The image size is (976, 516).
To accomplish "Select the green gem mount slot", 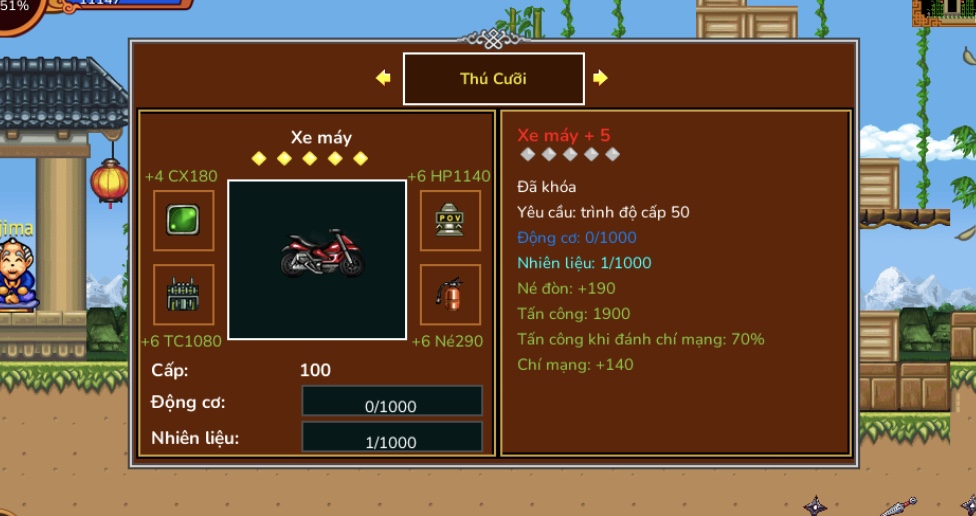I will coord(183,220).
